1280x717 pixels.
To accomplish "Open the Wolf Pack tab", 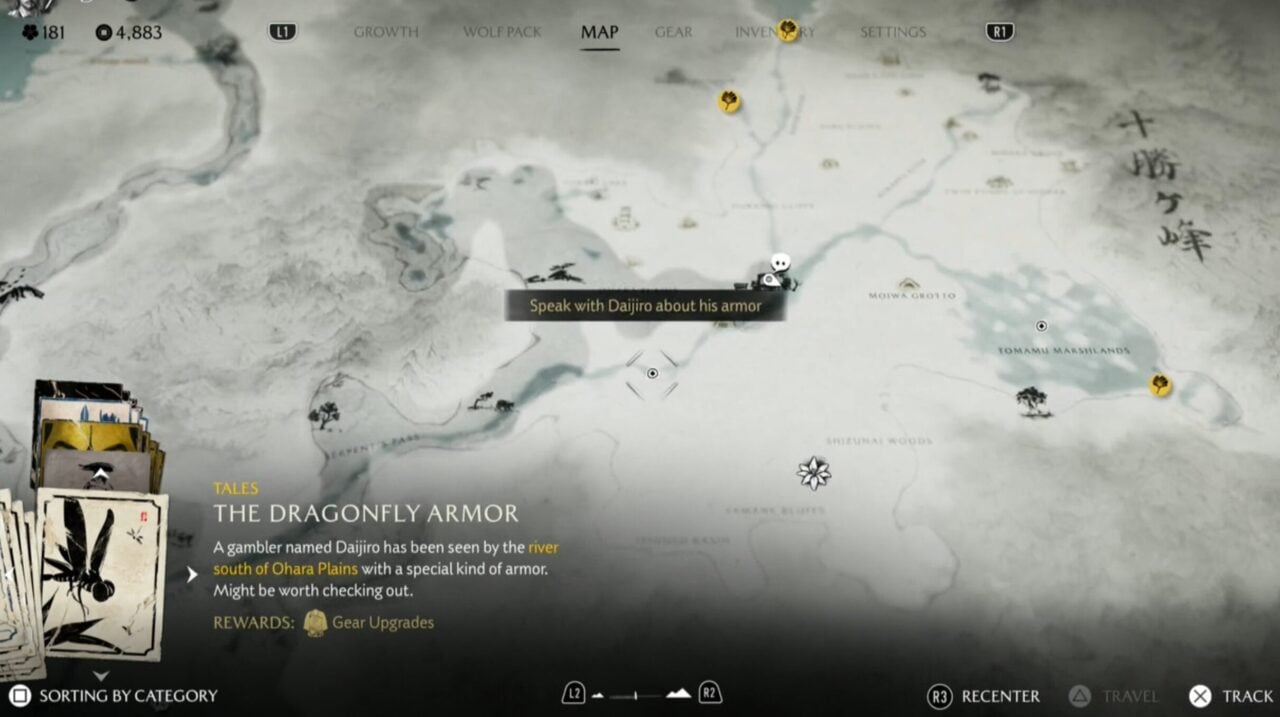I will pyautogui.click(x=502, y=32).
